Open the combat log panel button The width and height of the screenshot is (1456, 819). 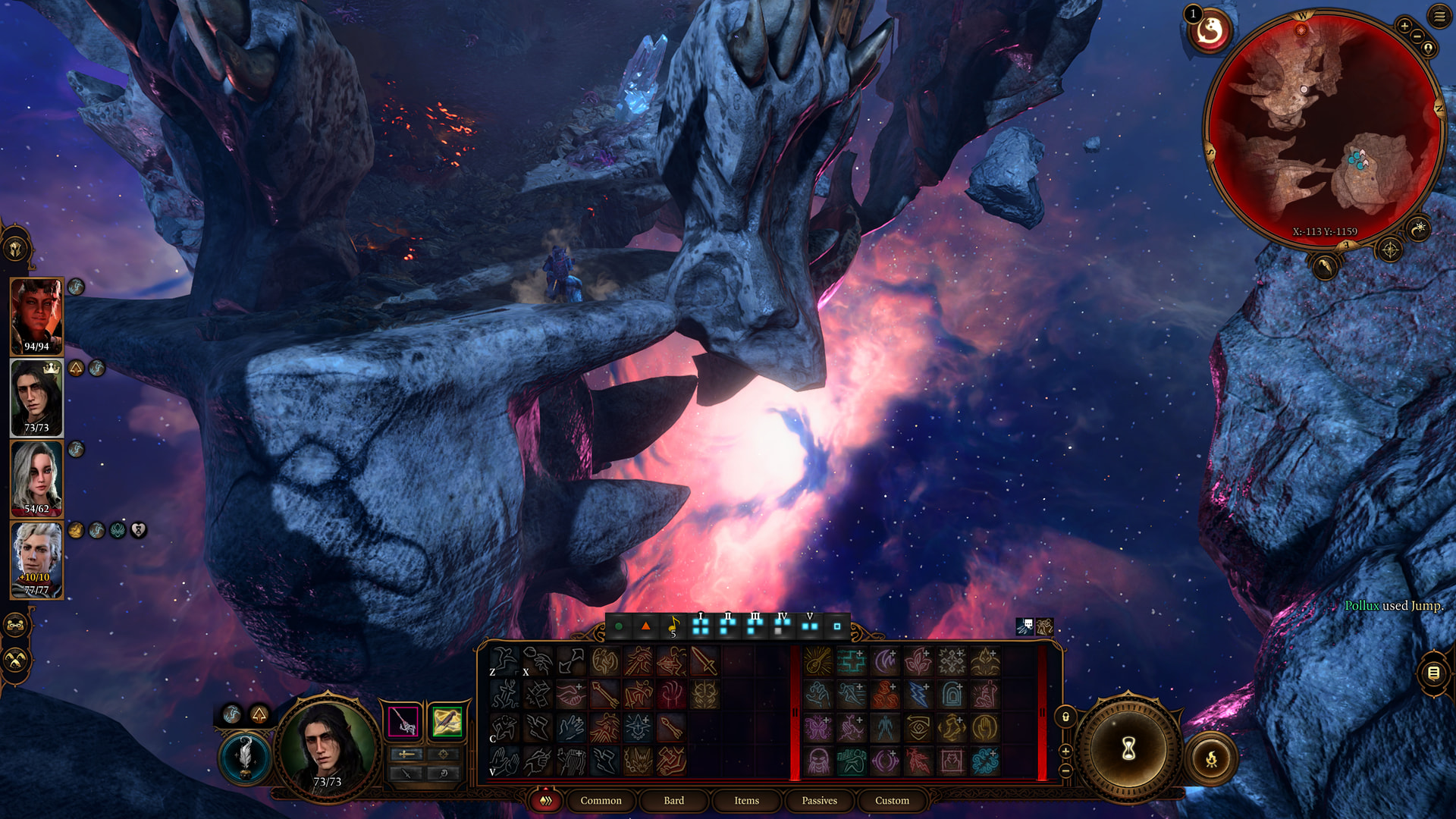pos(1432,673)
